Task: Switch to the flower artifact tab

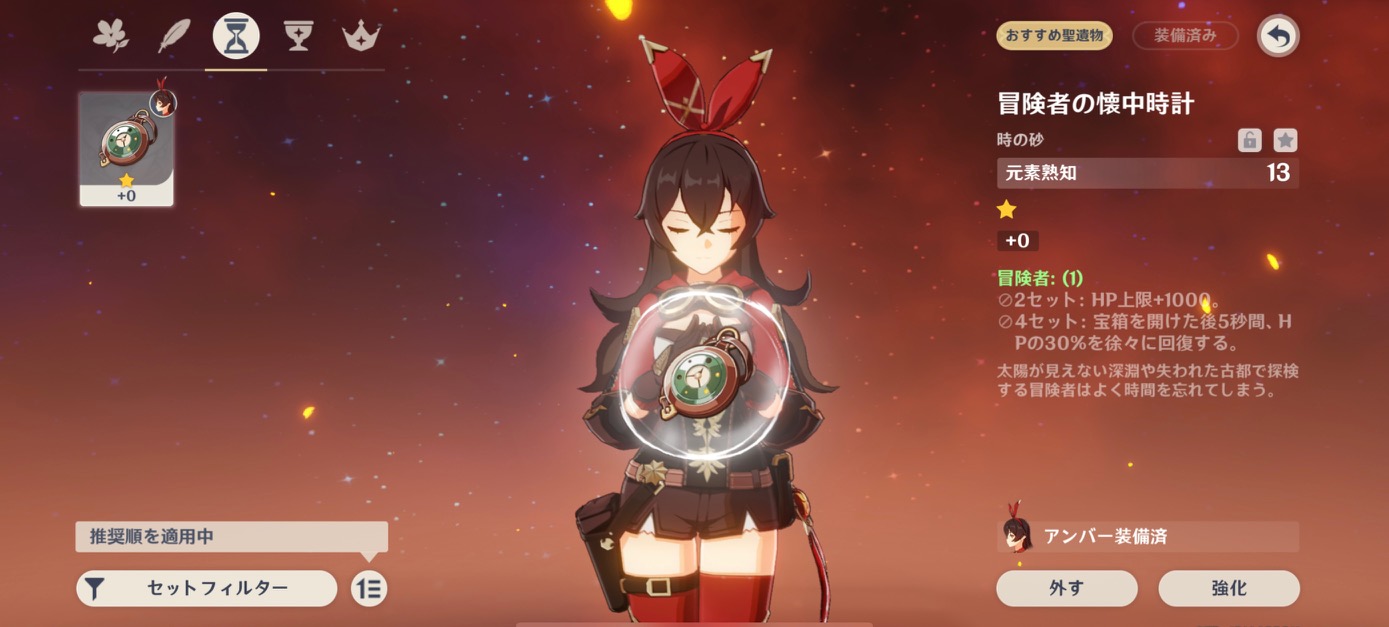Action: [x=111, y=36]
